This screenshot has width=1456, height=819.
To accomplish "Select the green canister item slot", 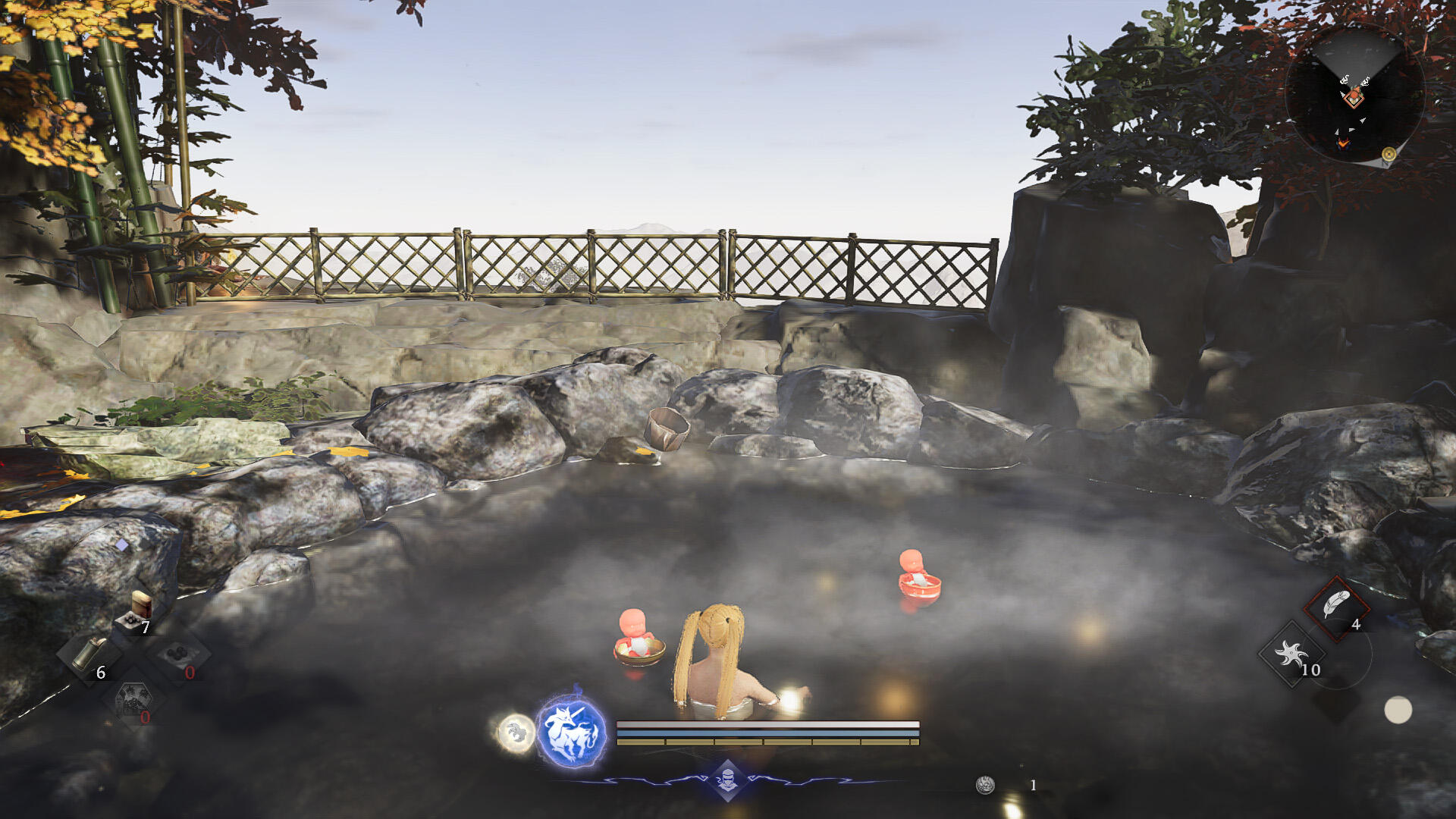I will (x=89, y=654).
